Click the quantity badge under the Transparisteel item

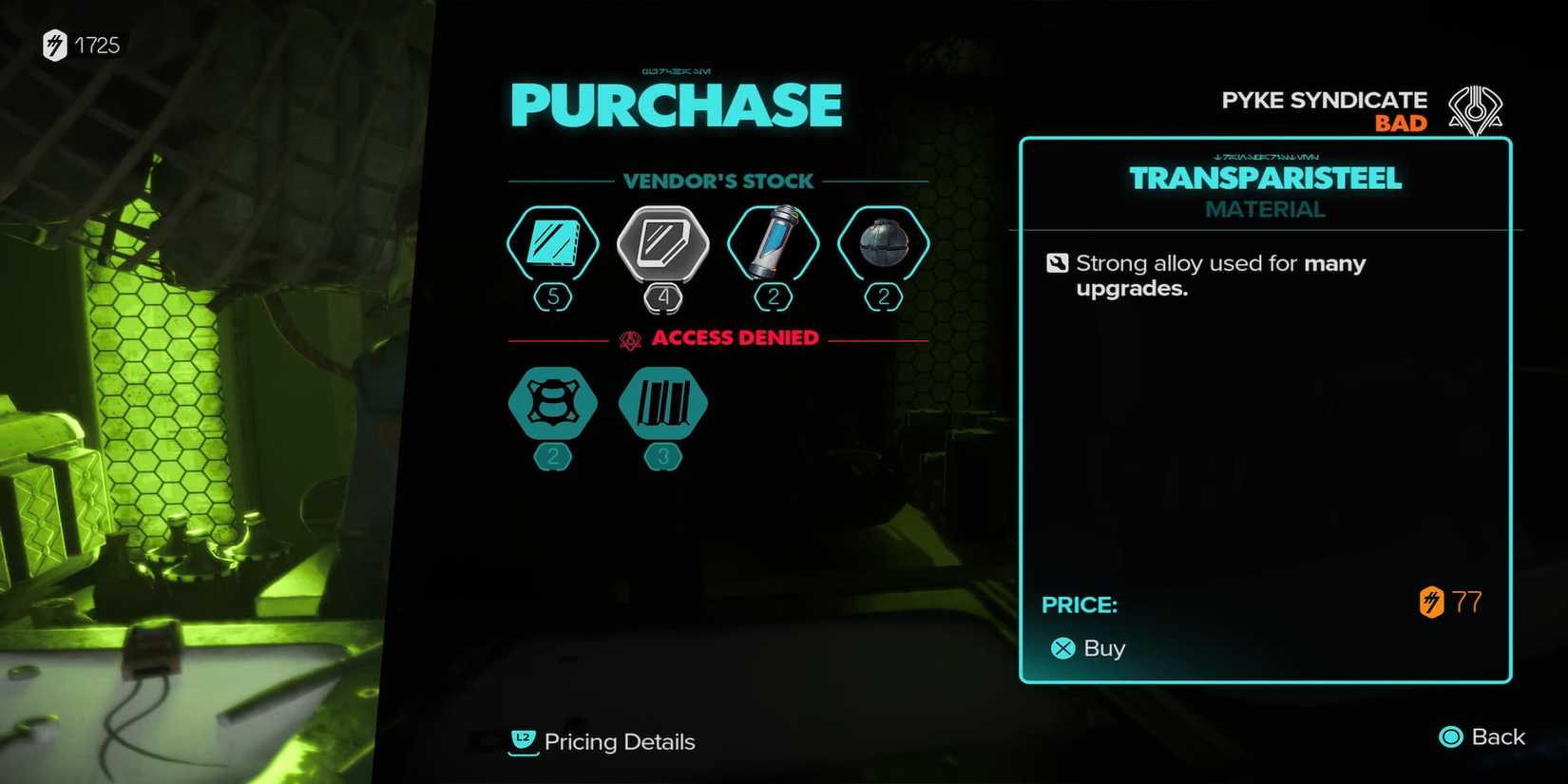[x=552, y=296]
